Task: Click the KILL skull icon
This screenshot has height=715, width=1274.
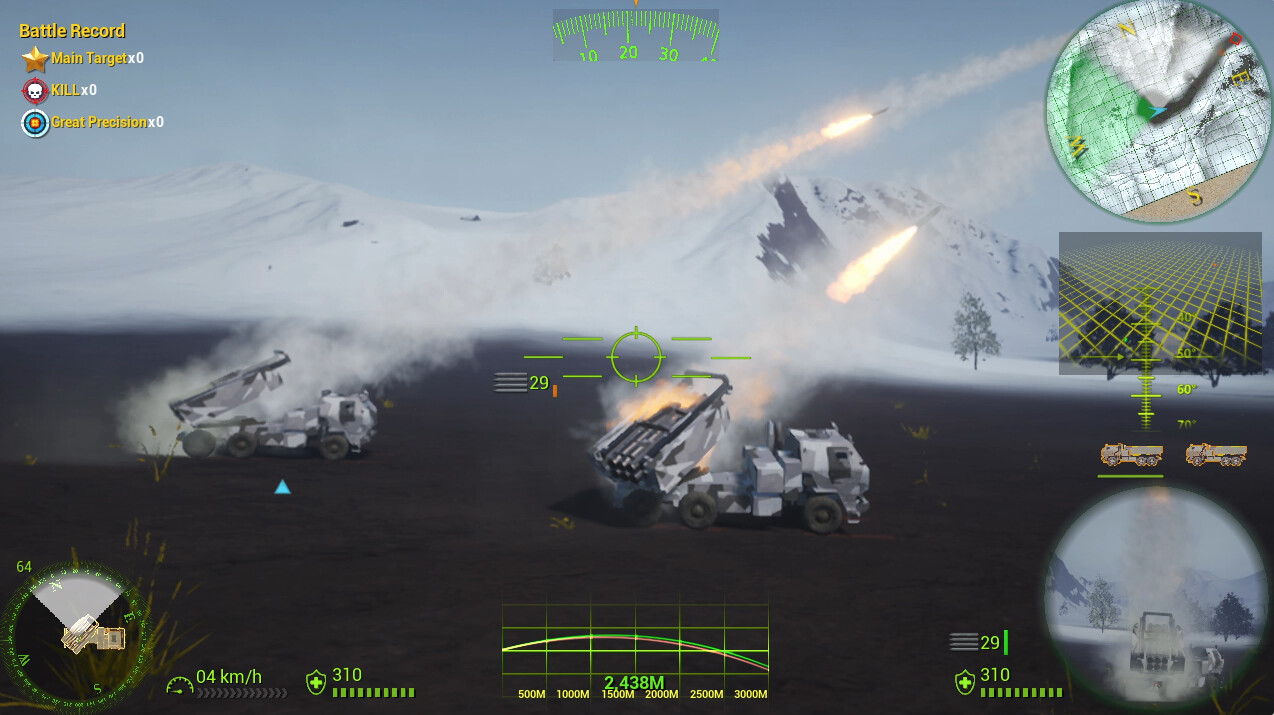Action: [x=36, y=91]
